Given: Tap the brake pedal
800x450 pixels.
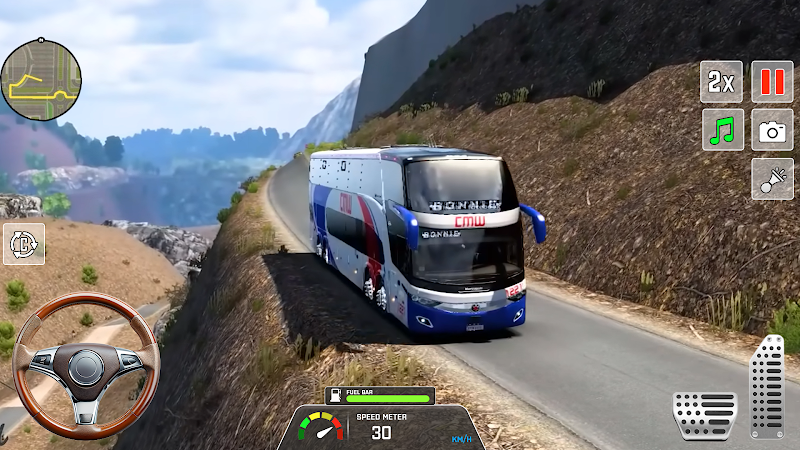Looking at the screenshot, I should pos(704,414).
